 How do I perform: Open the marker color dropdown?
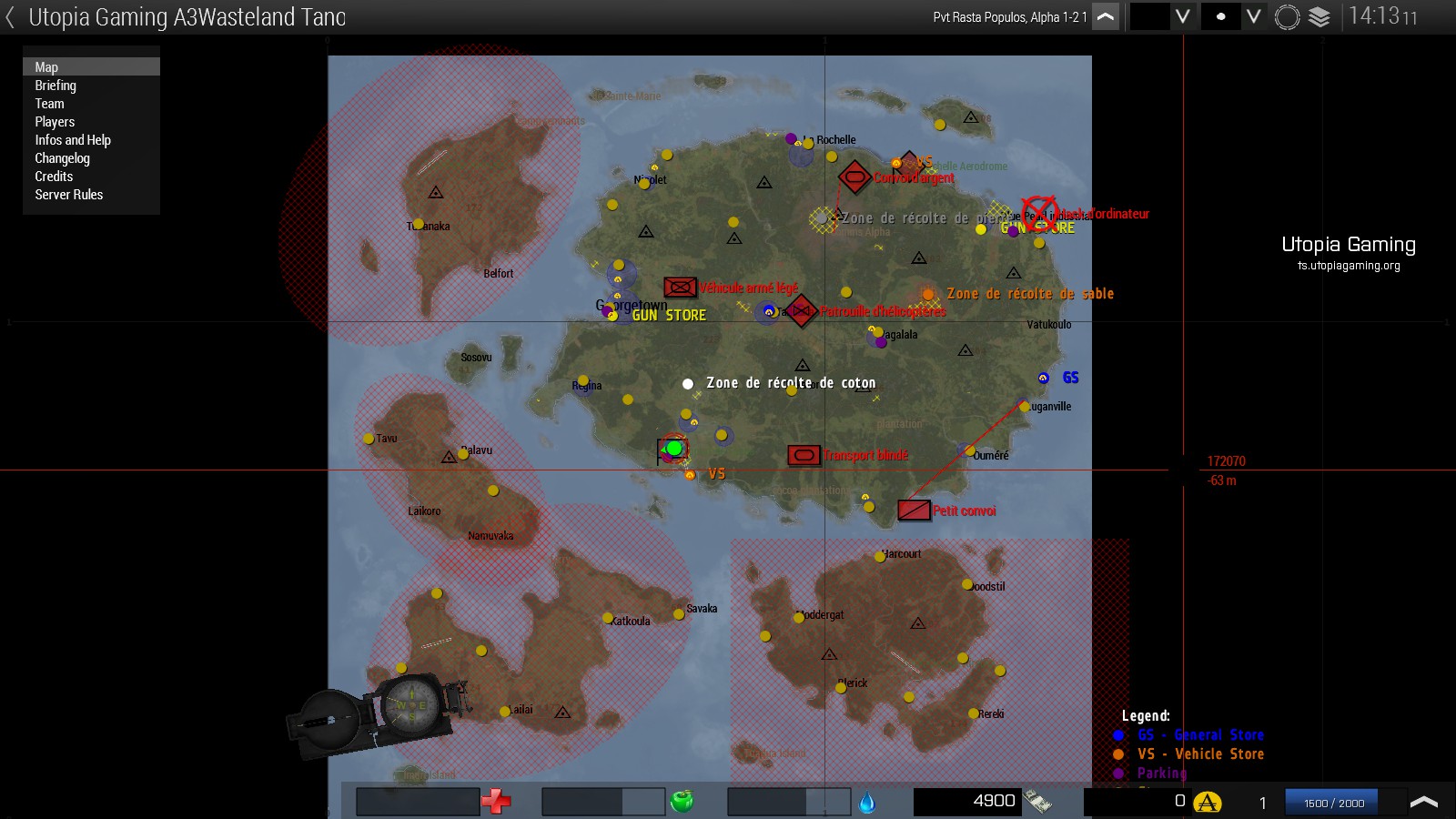tap(1182, 17)
